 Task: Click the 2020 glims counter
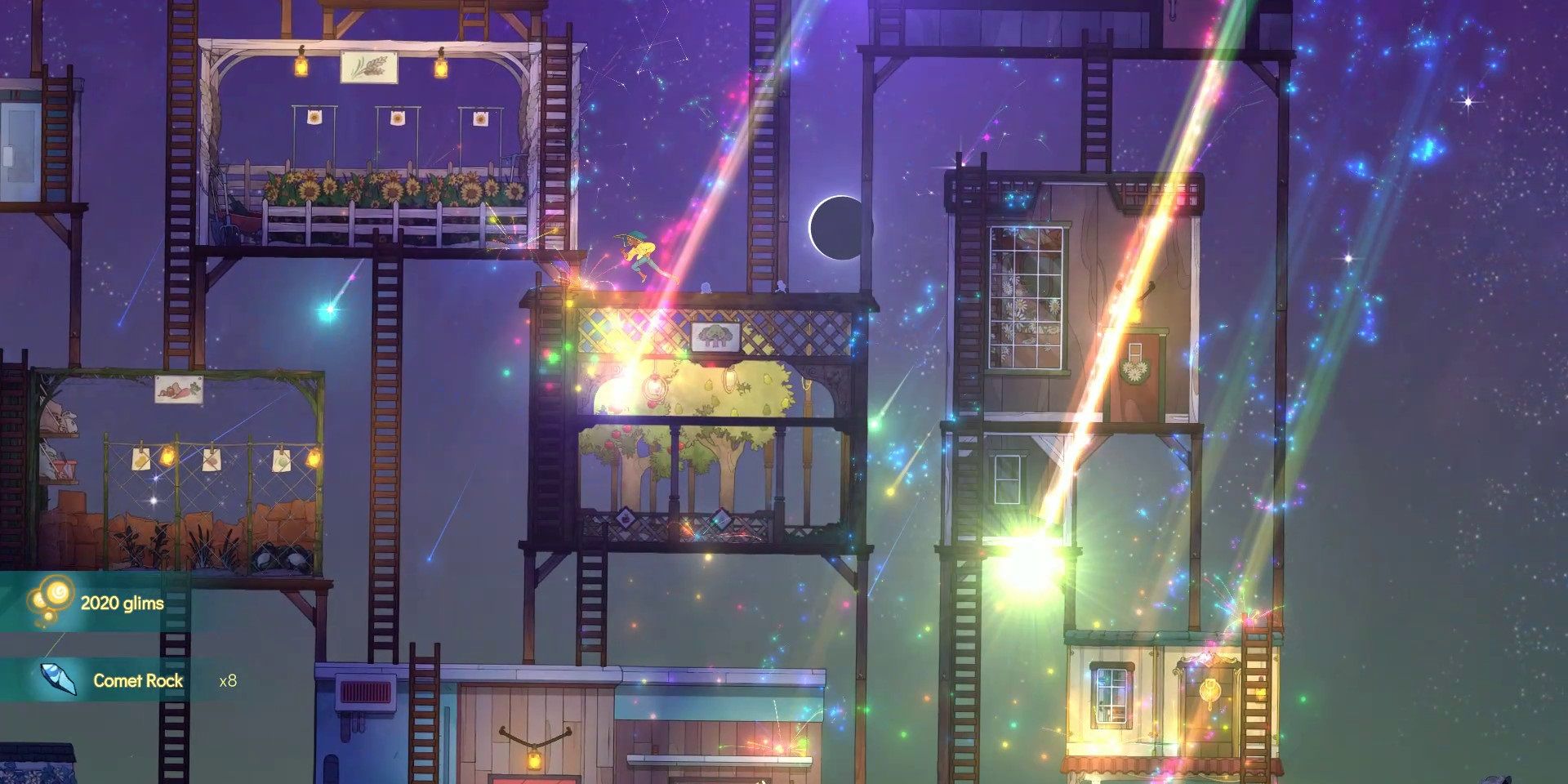pos(122,601)
